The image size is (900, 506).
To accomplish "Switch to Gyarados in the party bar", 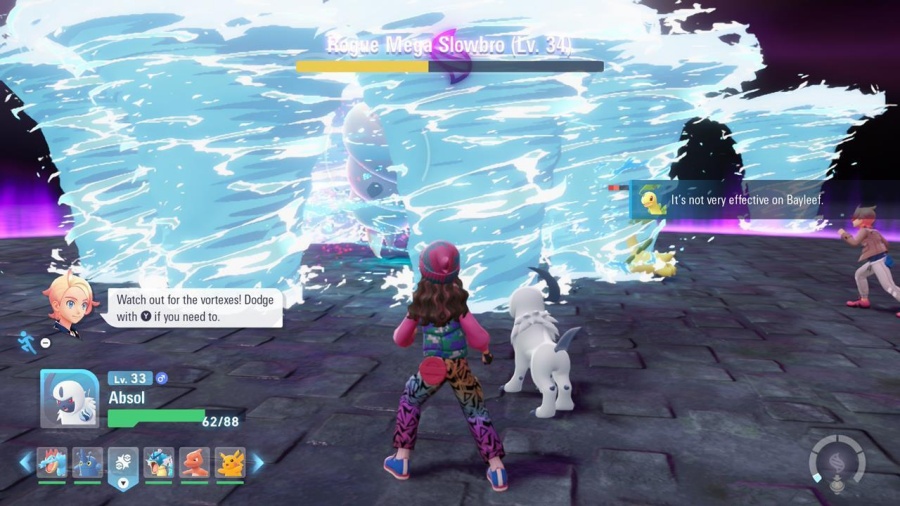I will click(159, 462).
